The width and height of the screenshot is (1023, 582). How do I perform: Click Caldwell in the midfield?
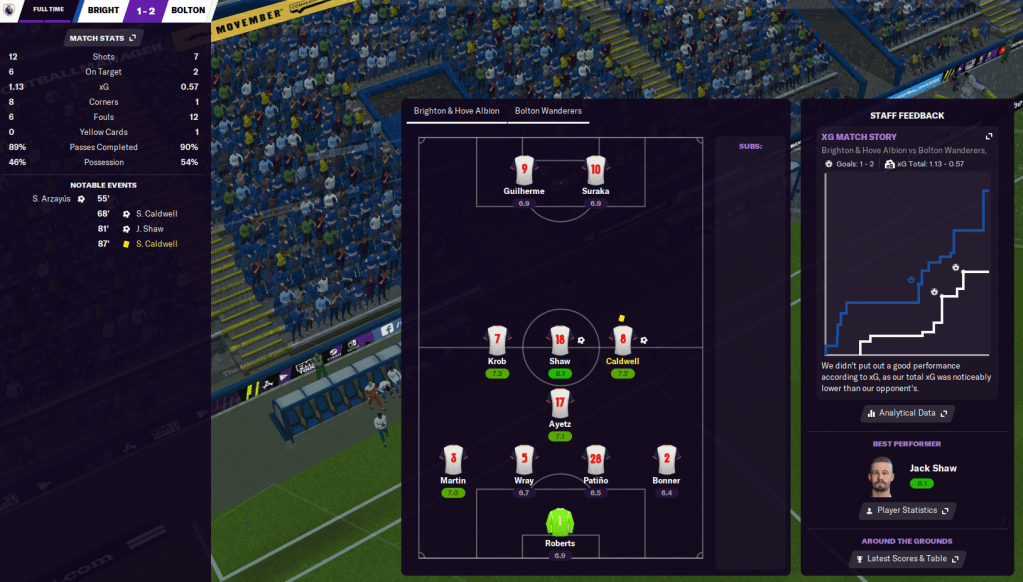click(622, 340)
